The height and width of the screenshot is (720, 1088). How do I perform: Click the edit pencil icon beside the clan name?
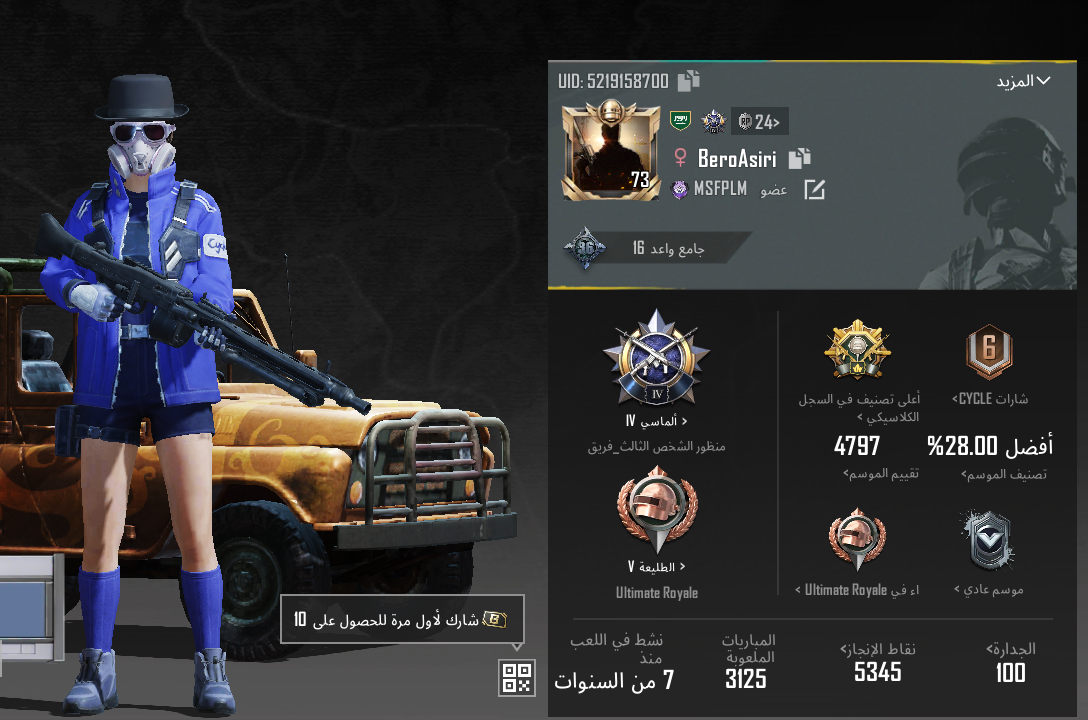pos(815,189)
